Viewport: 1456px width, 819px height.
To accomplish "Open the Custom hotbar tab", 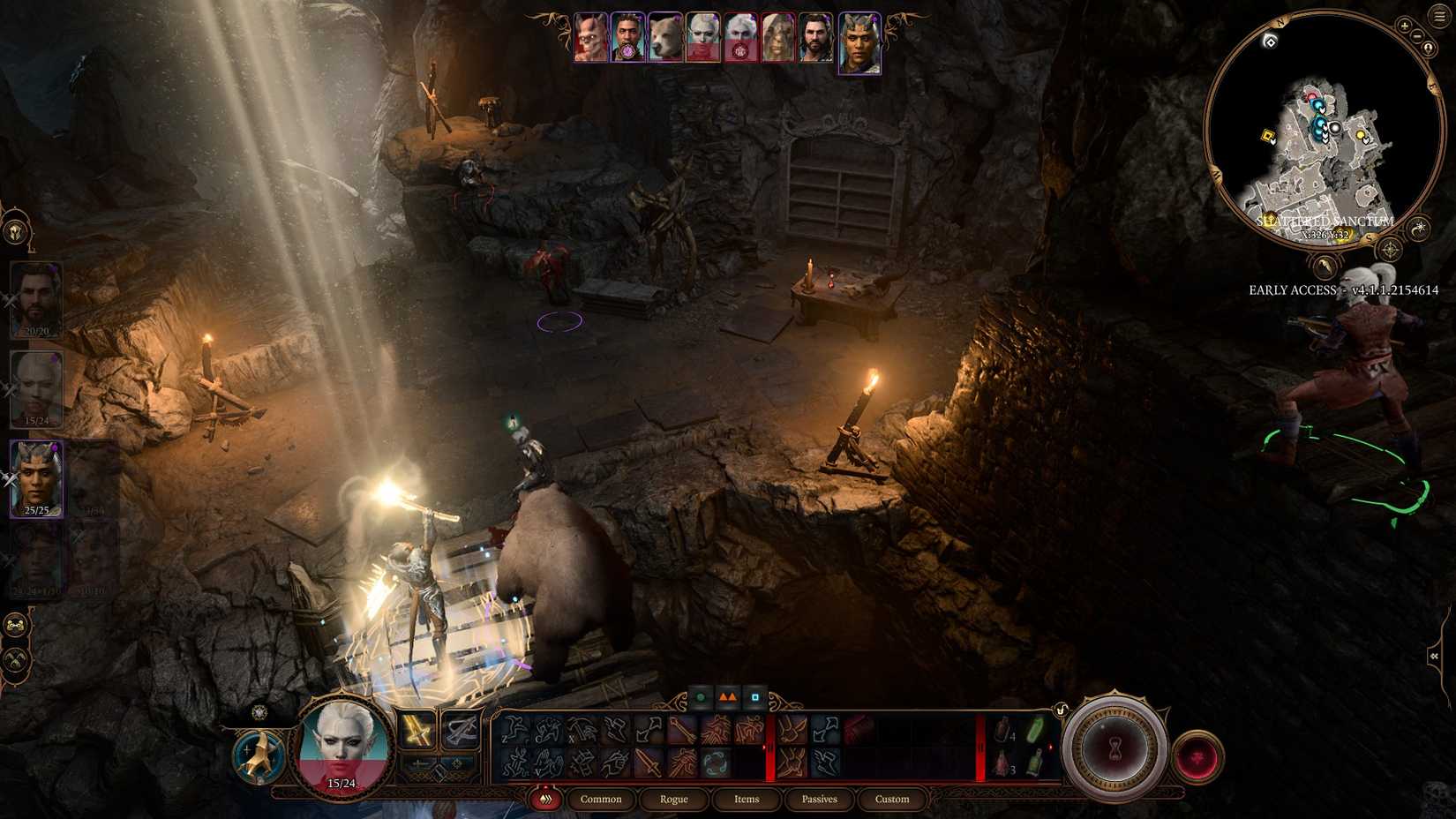I will [x=891, y=799].
